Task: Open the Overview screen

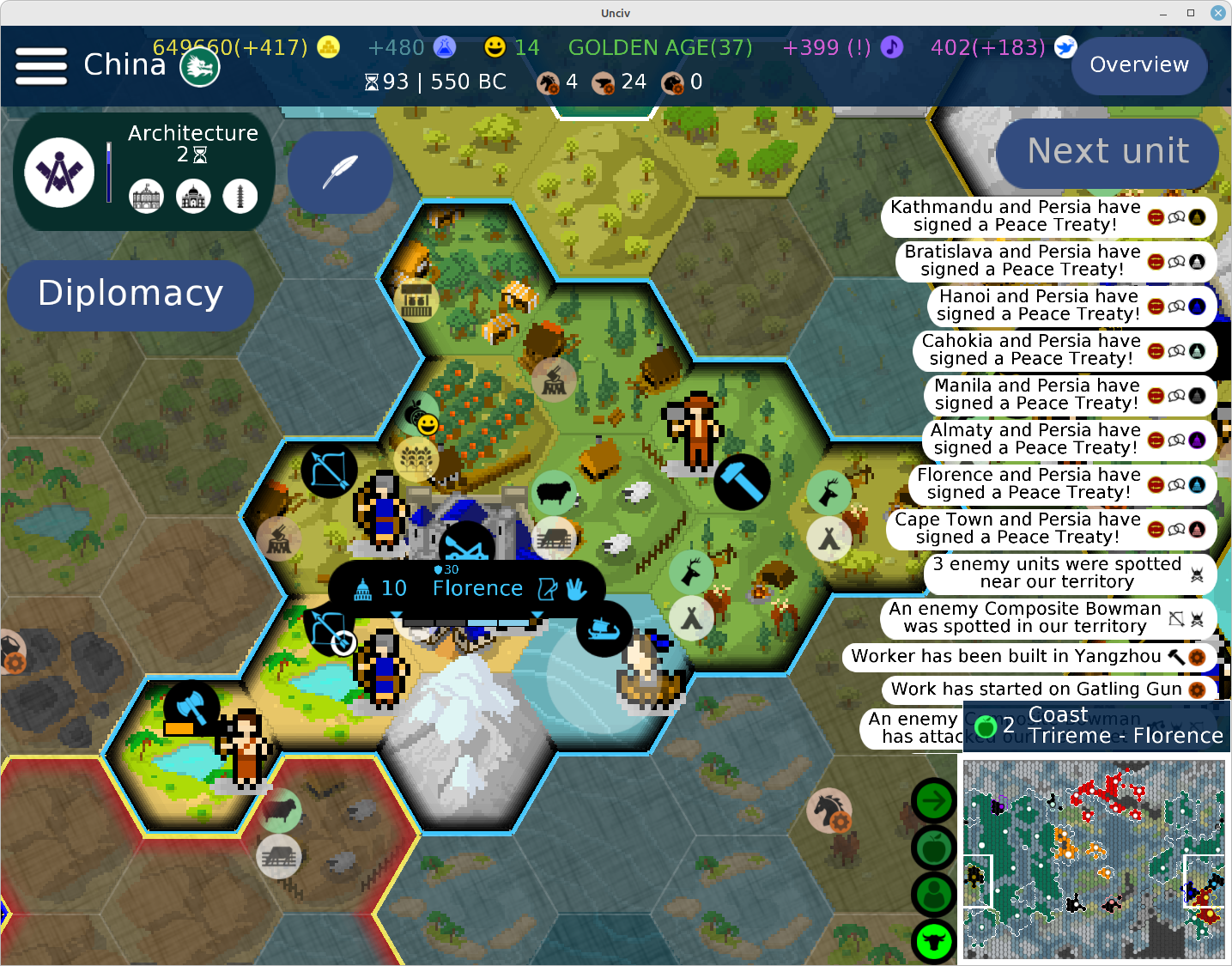Action: 1138,64
